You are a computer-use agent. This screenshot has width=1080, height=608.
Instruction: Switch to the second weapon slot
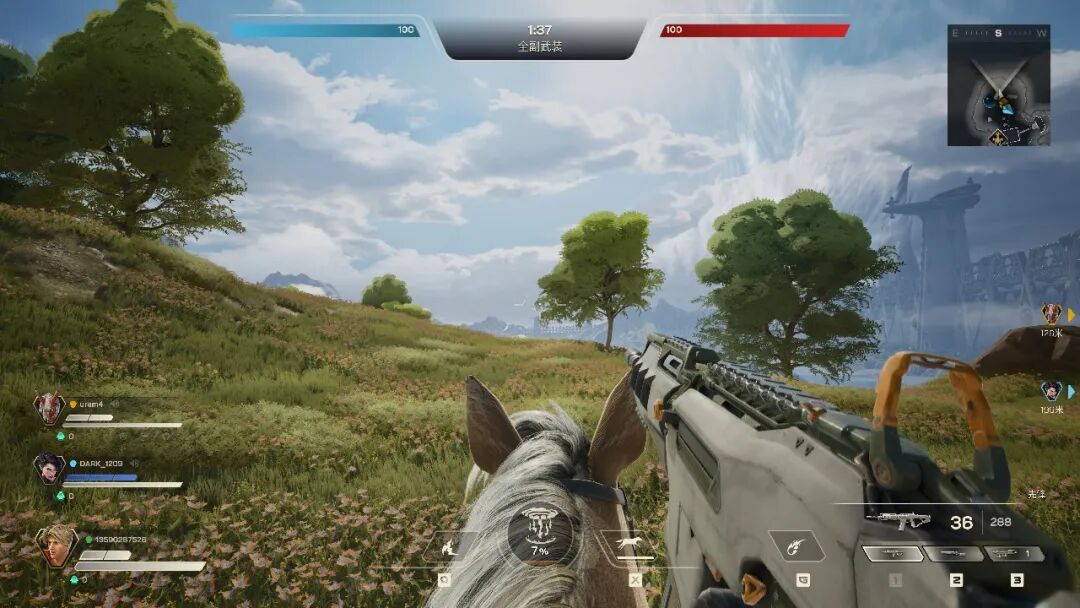(954, 554)
